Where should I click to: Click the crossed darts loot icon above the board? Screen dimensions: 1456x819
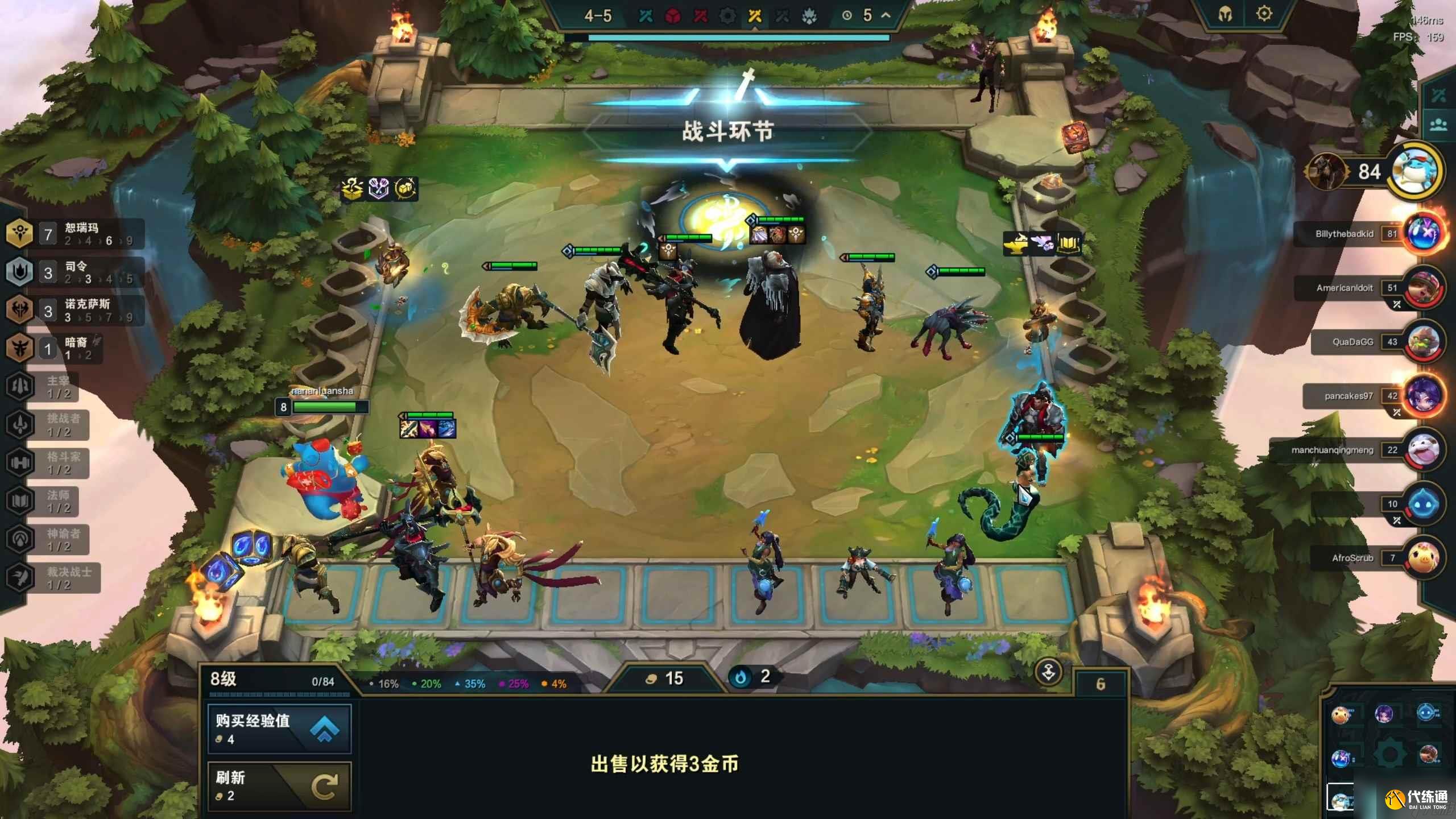(379, 189)
